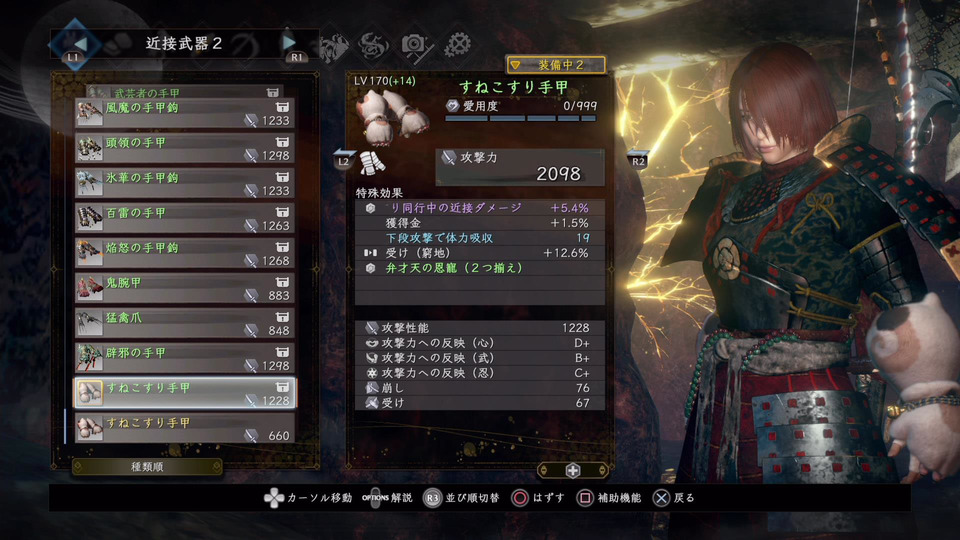The width and height of the screenshot is (960, 540).
Task: Open the camera photo tab icon
Action: coord(414,44)
